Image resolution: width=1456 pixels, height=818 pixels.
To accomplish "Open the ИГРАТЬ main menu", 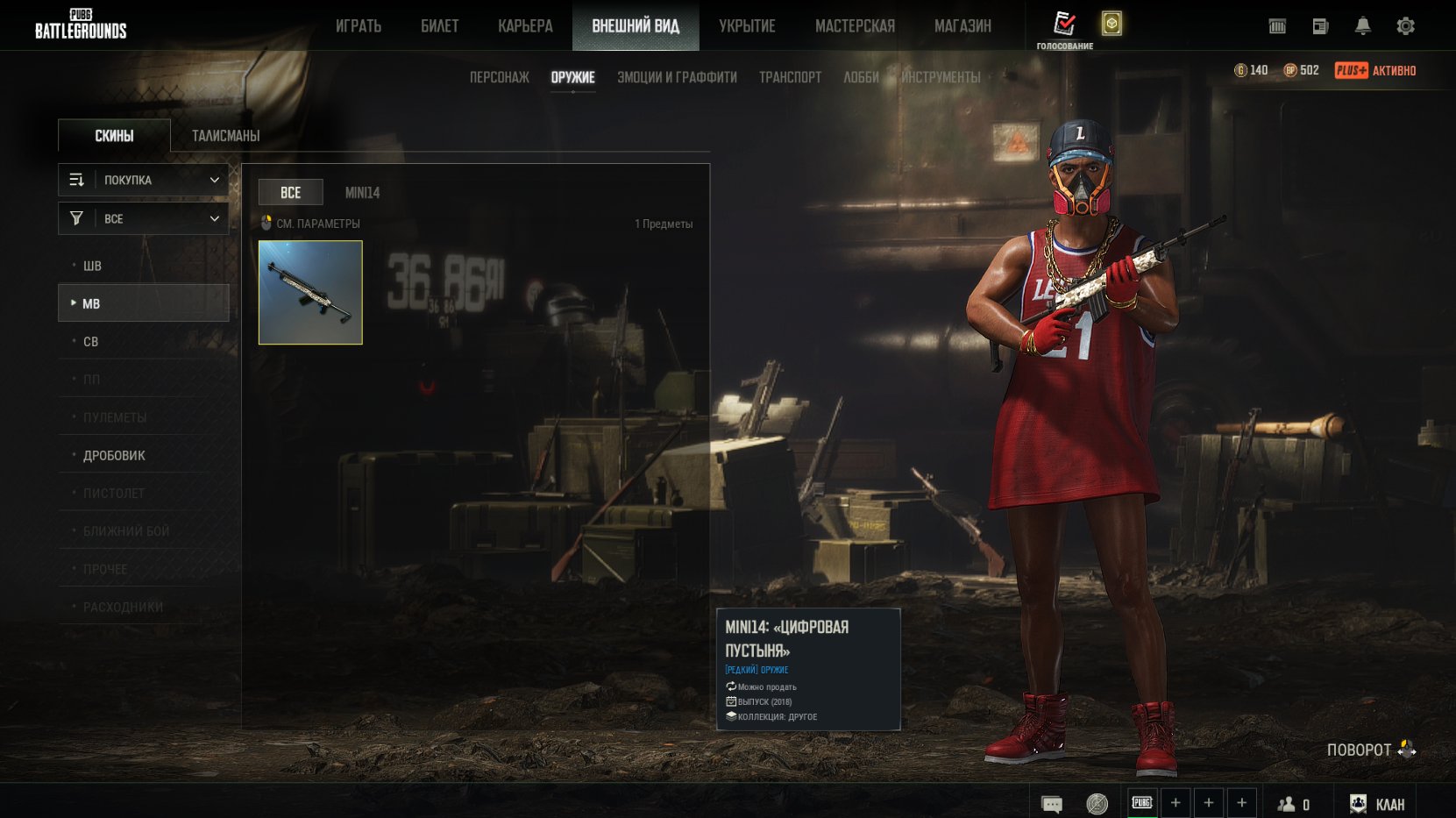I will [359, 26].
